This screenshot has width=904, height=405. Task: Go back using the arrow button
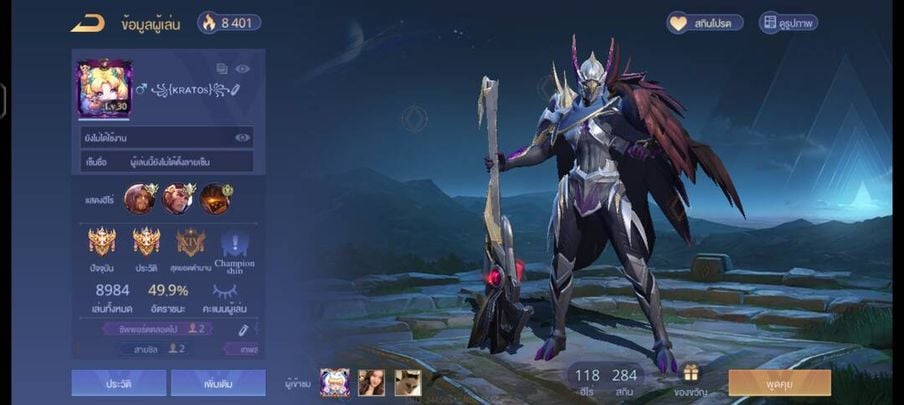pyautogui.click(x=87, y=23)
